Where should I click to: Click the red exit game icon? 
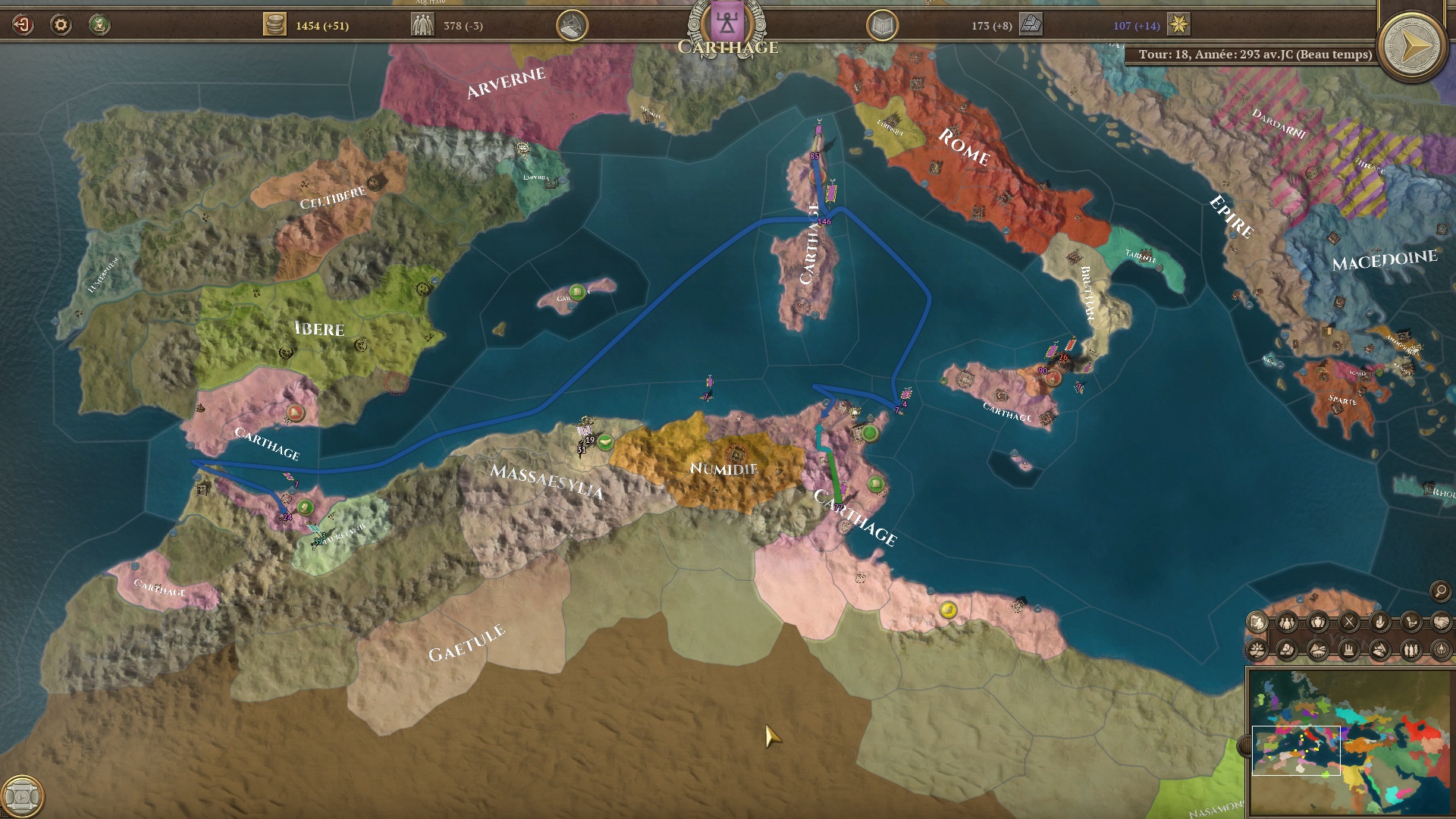pos(23,25)
